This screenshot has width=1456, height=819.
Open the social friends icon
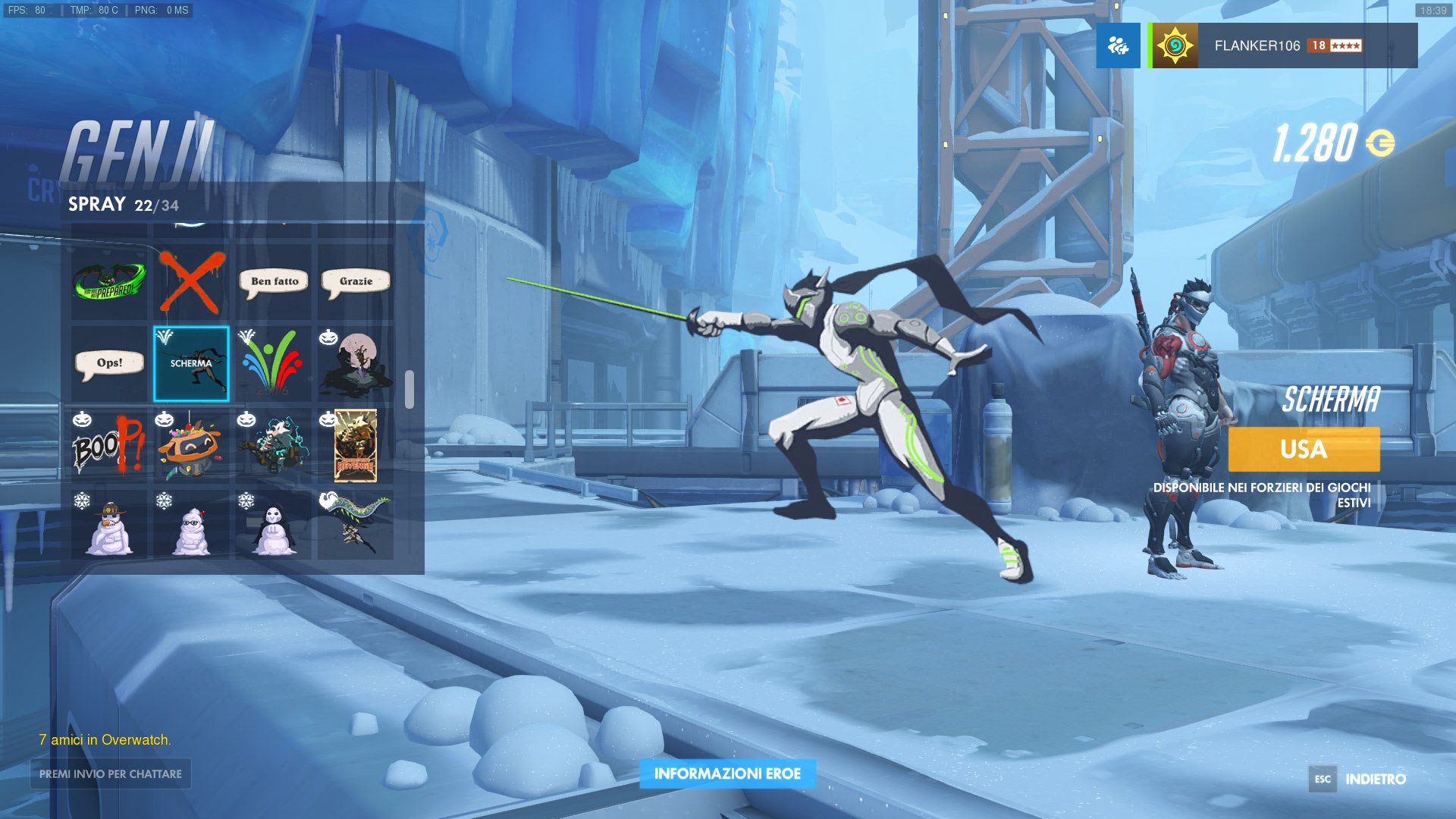1118,45
